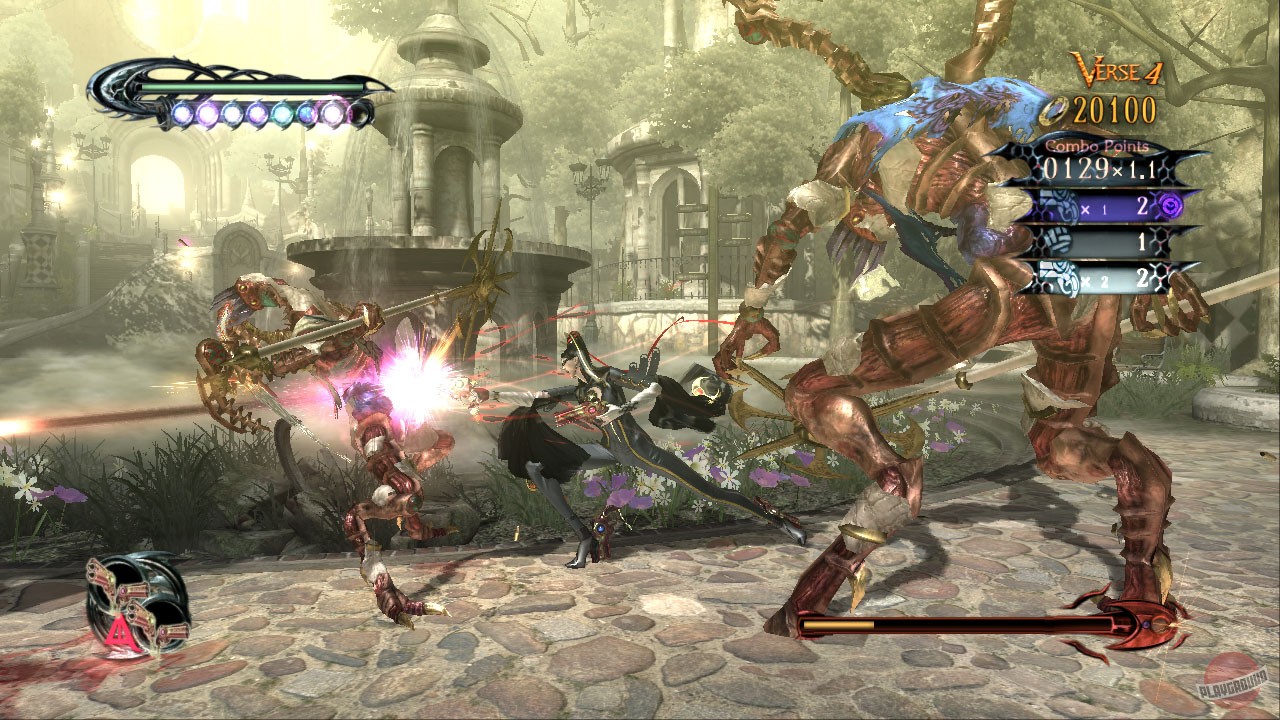1280x720 pixels.
Task: Select the blue rosette icon on the middle combo row
Action: (1055, 242)
